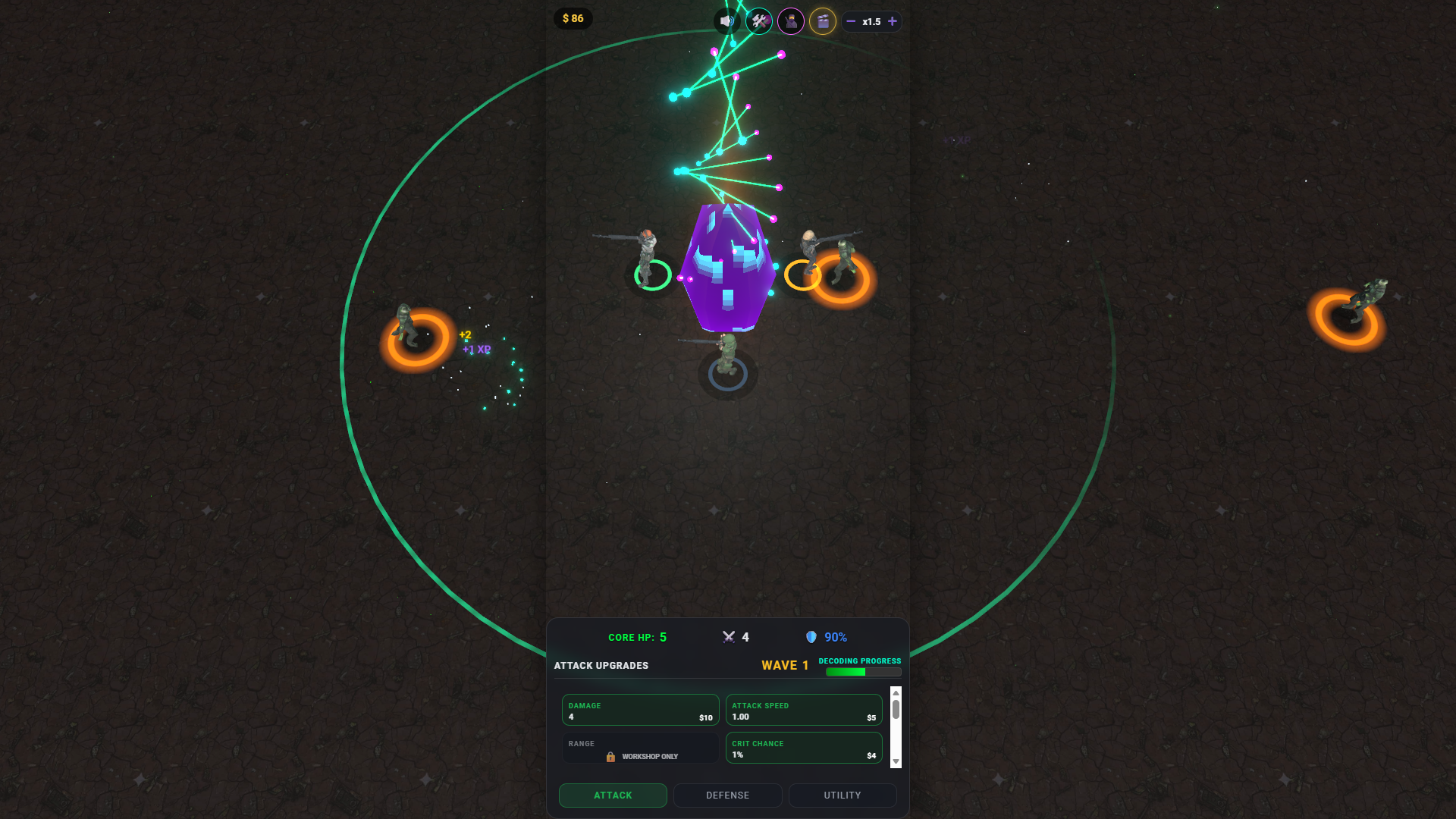This screenshot has height=819, width=1456.
Task: Open the workshop hammer-and-wrench icon
Action: [758, 20]
